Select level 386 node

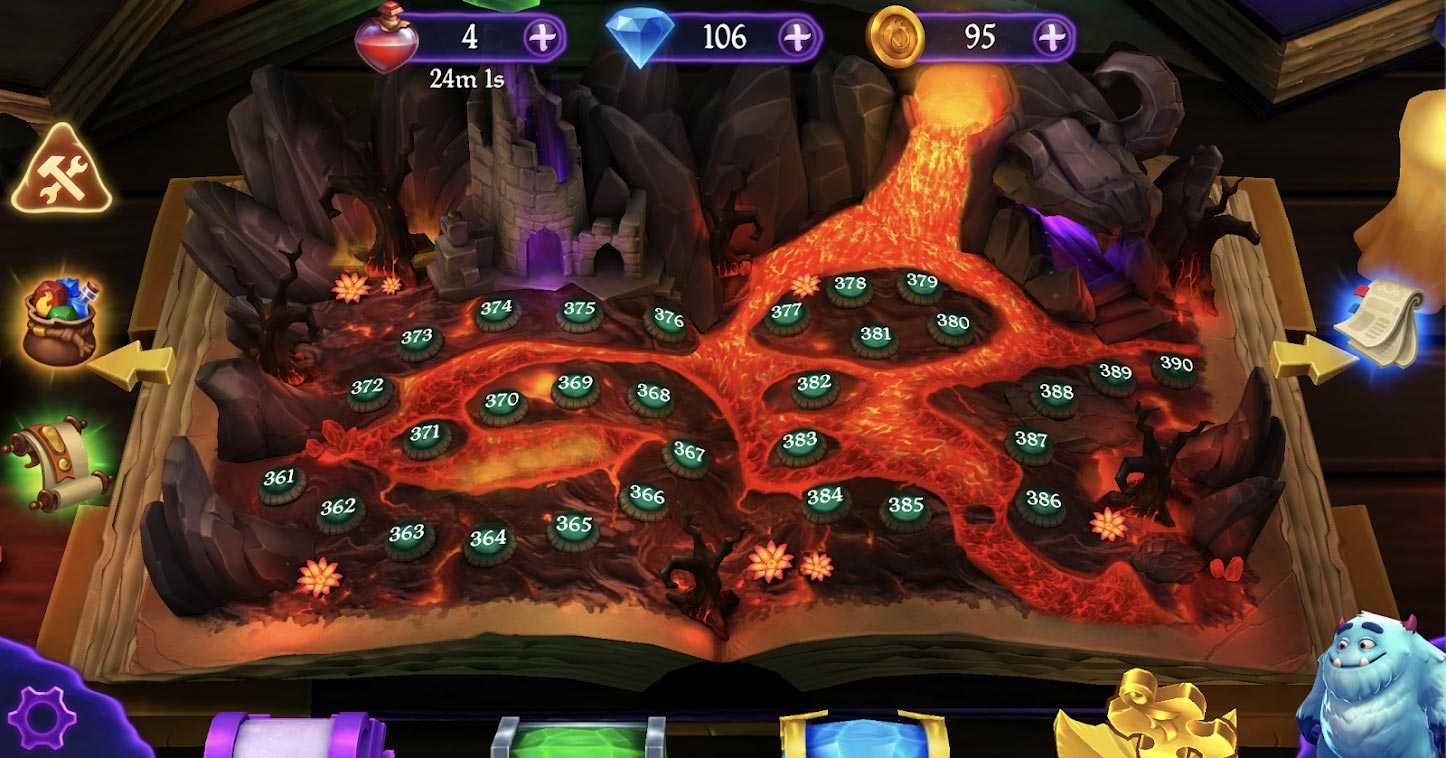(1043, 503)
